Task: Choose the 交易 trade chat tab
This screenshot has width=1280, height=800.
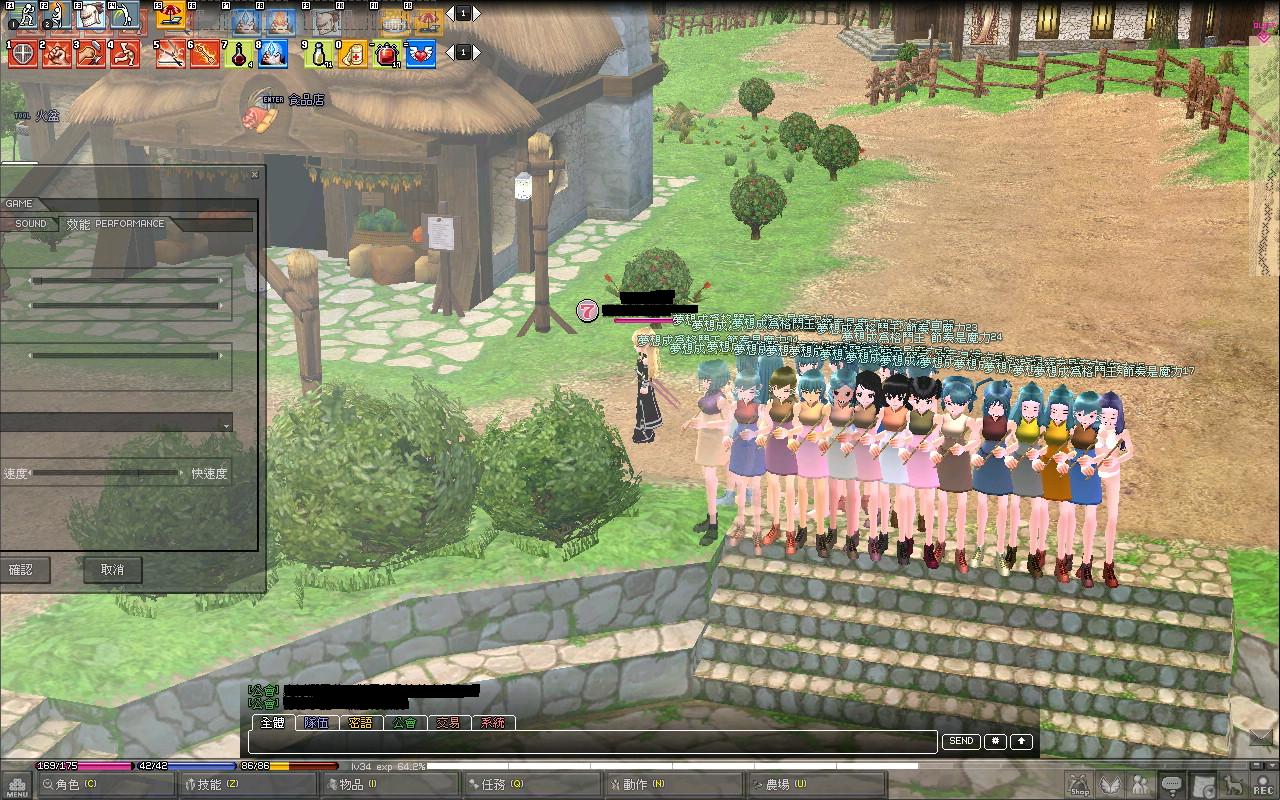Action: tap(448, 722)
